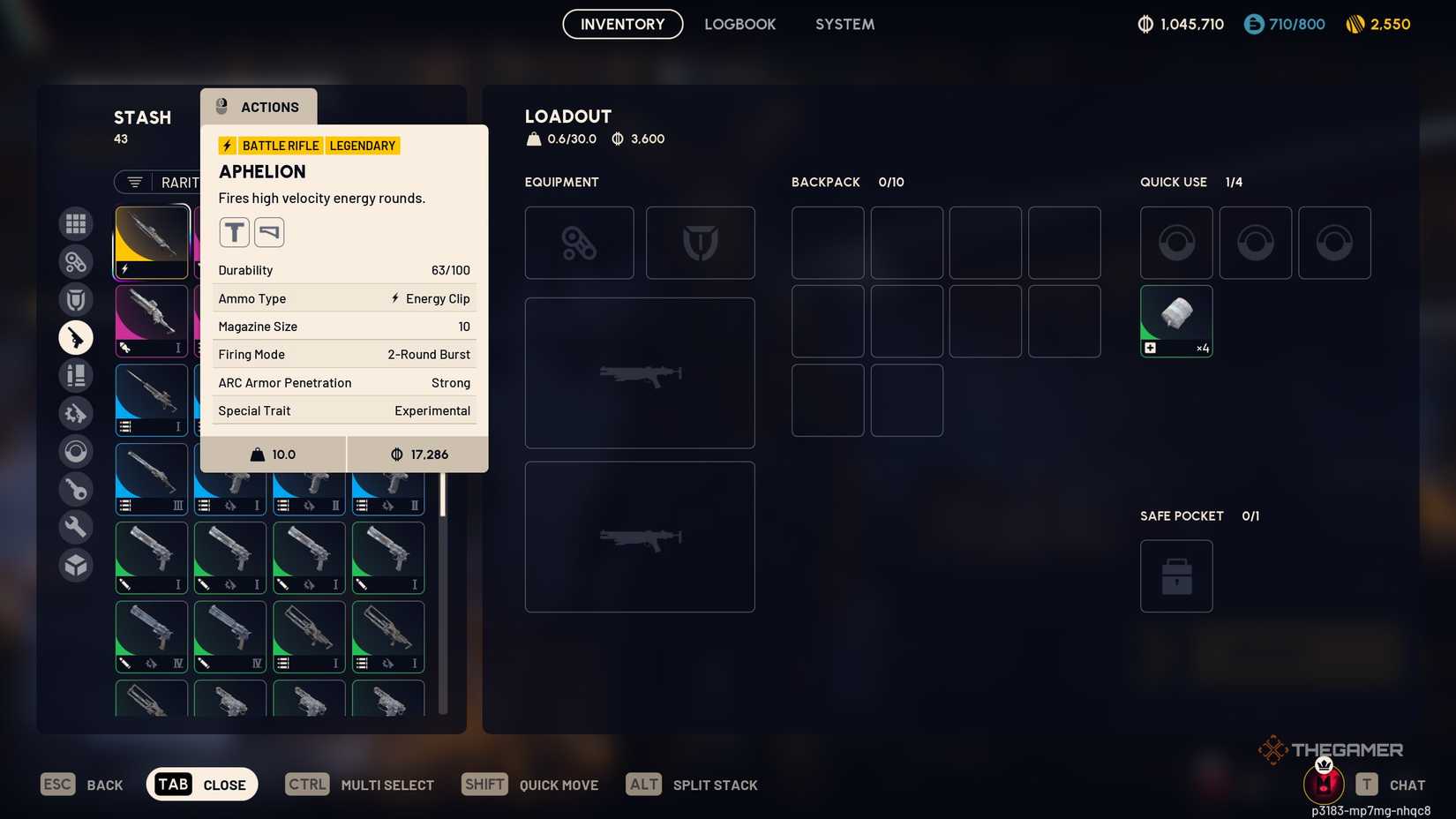Switch to the LOGBOOK tab
Viewport: 1456px width, 819px height.
740,24
